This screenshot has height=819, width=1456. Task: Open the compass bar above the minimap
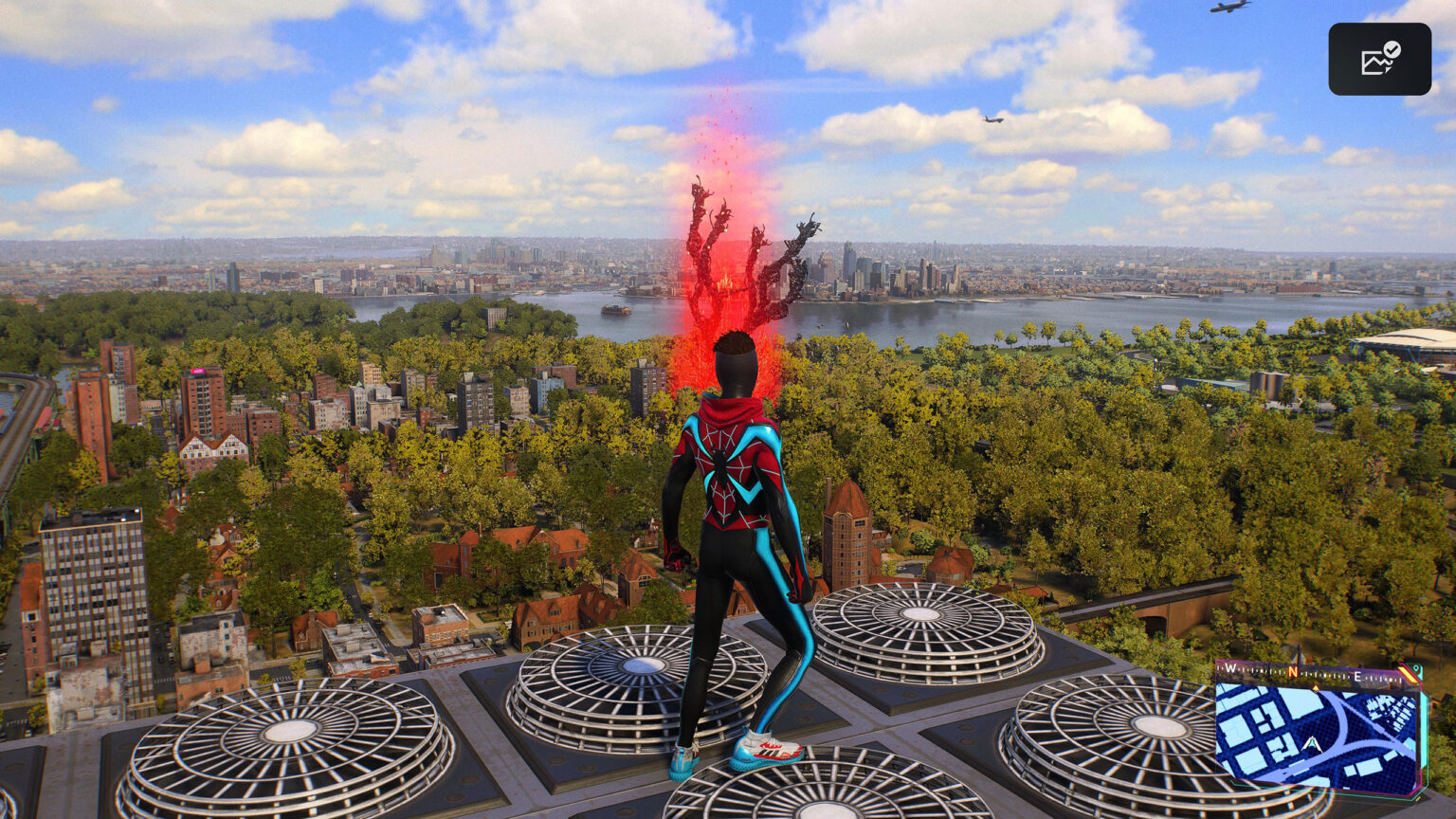point(1309,673)
